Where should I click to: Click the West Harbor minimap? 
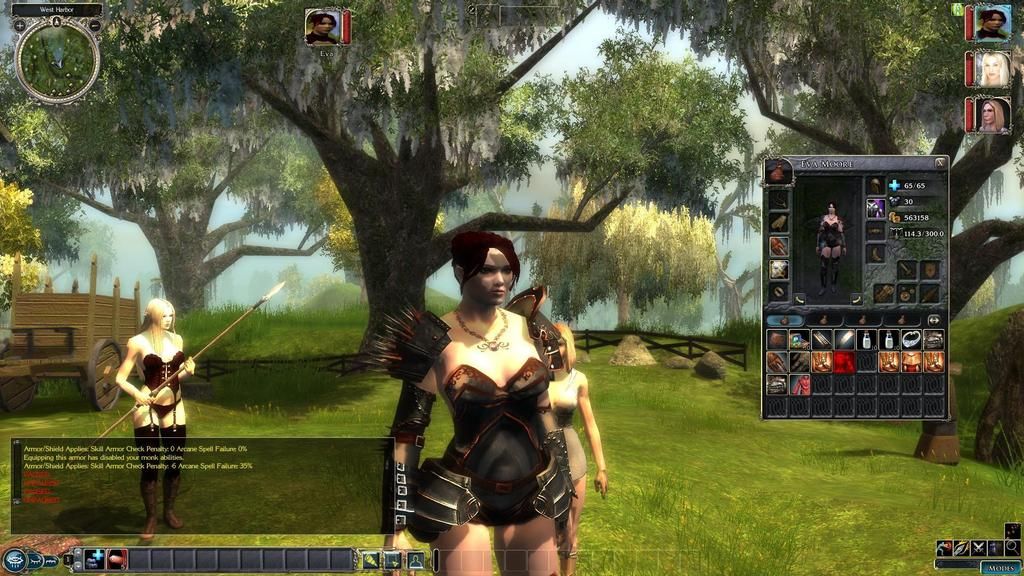click(x=57, y=60)
